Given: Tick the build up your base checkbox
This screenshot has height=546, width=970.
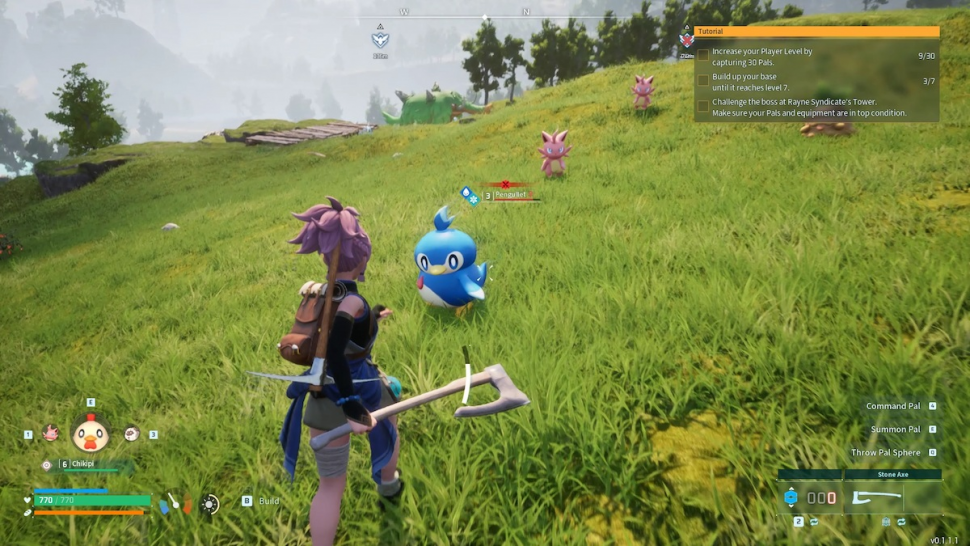Looking at the screenshot, I should pos(703,80).
